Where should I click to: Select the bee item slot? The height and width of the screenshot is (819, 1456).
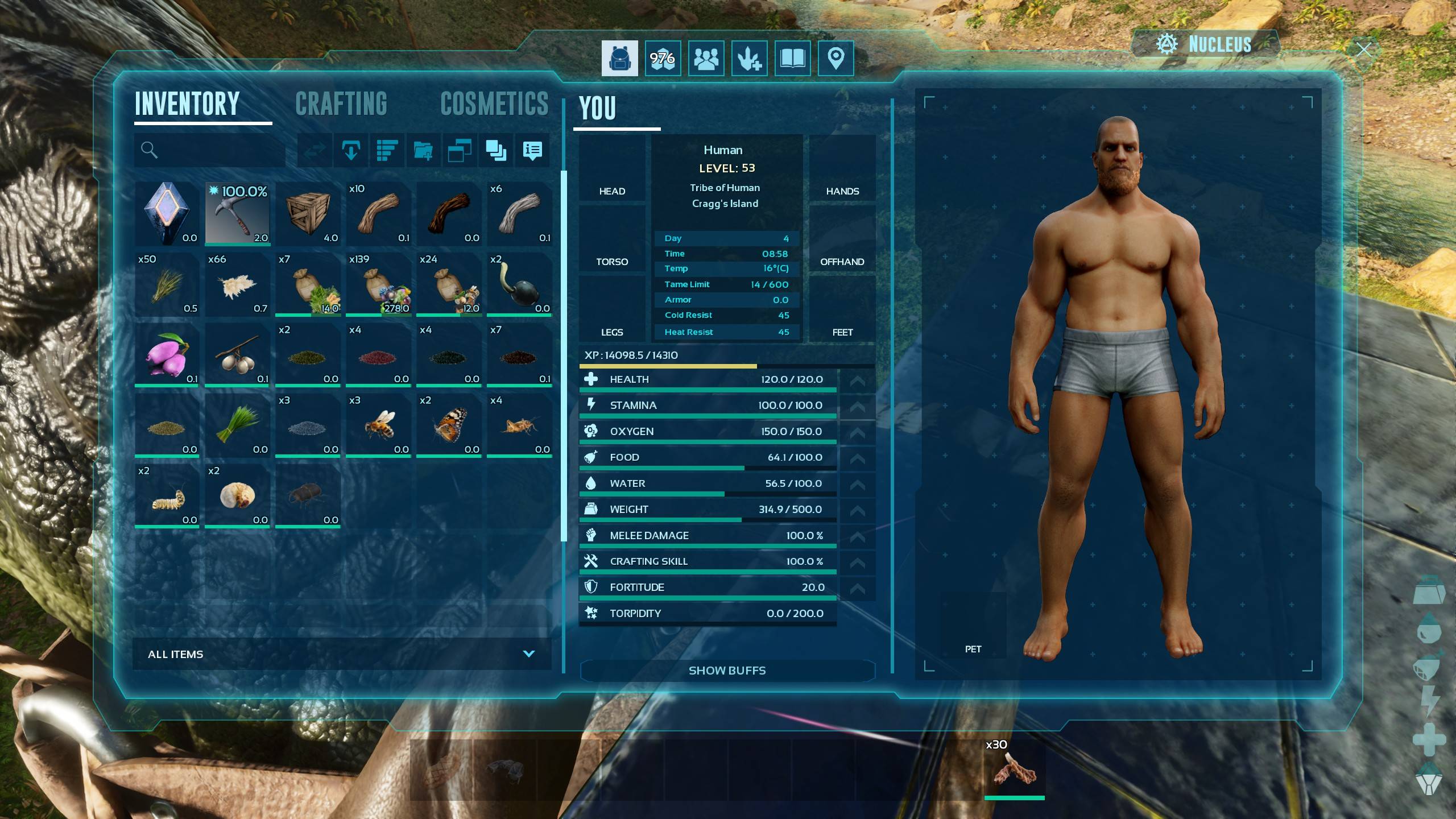coord(378,425)
